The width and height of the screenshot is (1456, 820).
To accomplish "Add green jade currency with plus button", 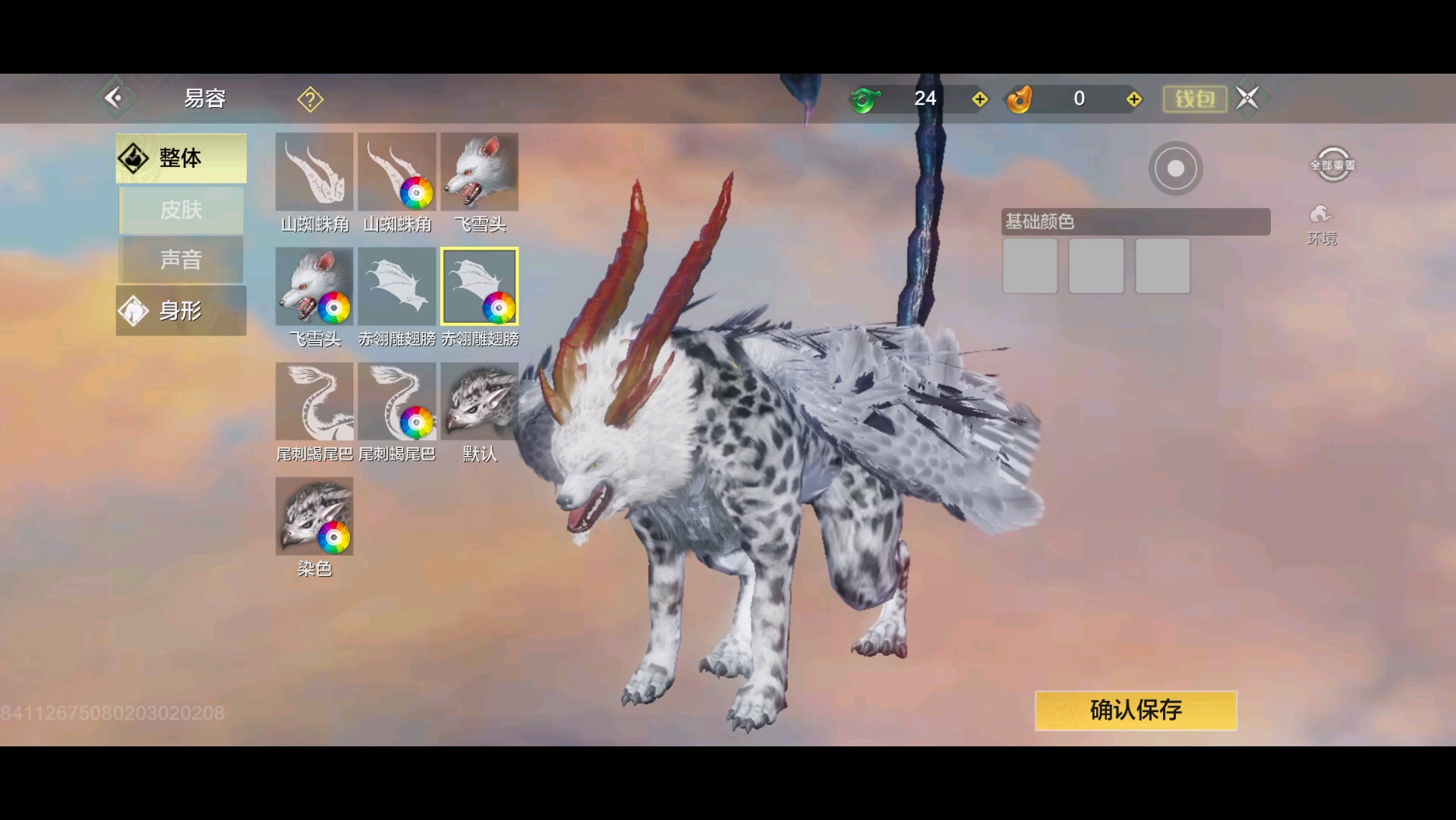I will pyautogui.click(x=980, y=99).
